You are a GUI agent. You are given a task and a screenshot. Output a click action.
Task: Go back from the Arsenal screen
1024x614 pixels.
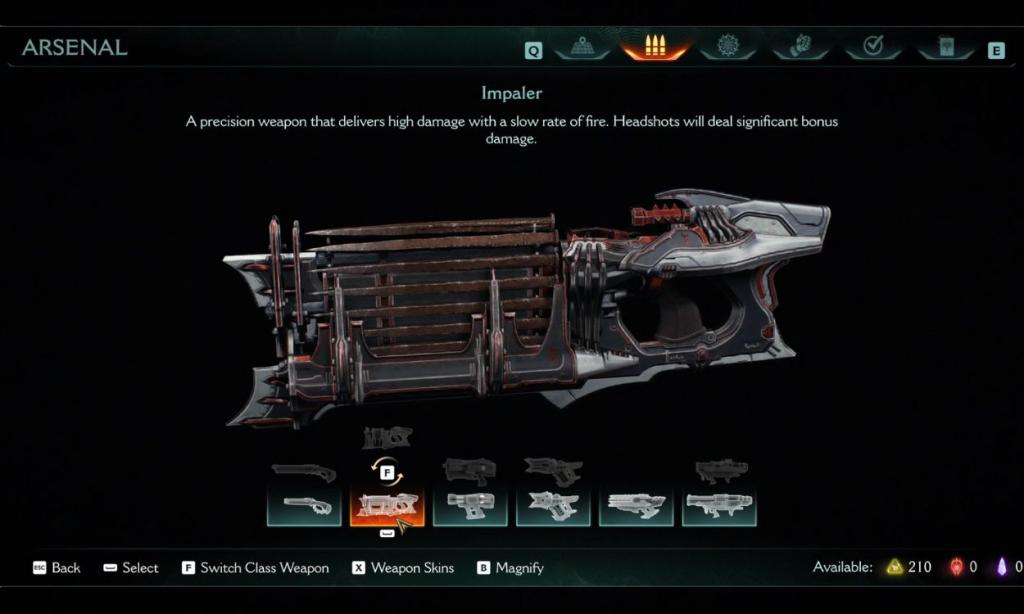56,568
